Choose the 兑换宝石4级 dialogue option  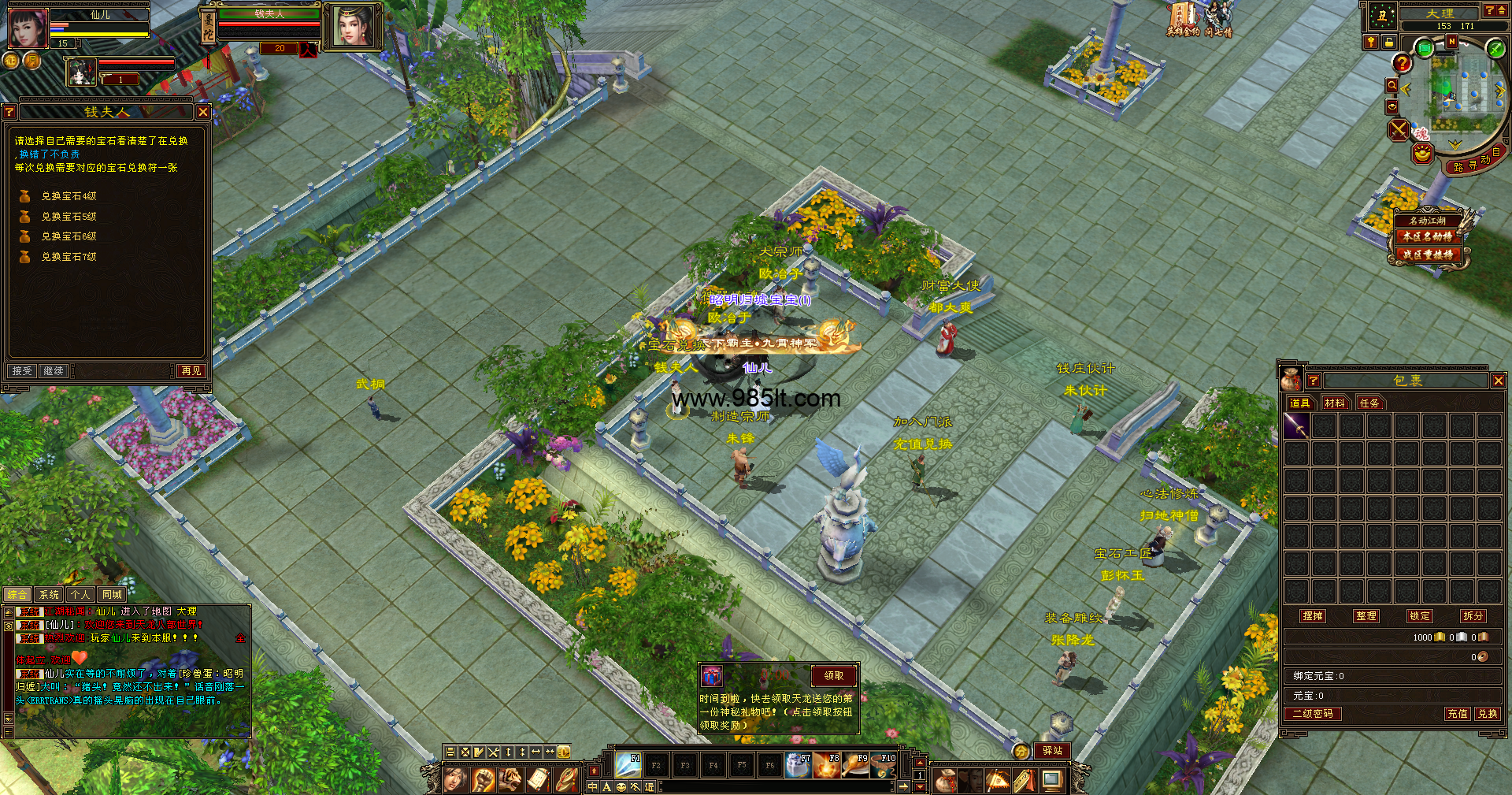(69, 196)
